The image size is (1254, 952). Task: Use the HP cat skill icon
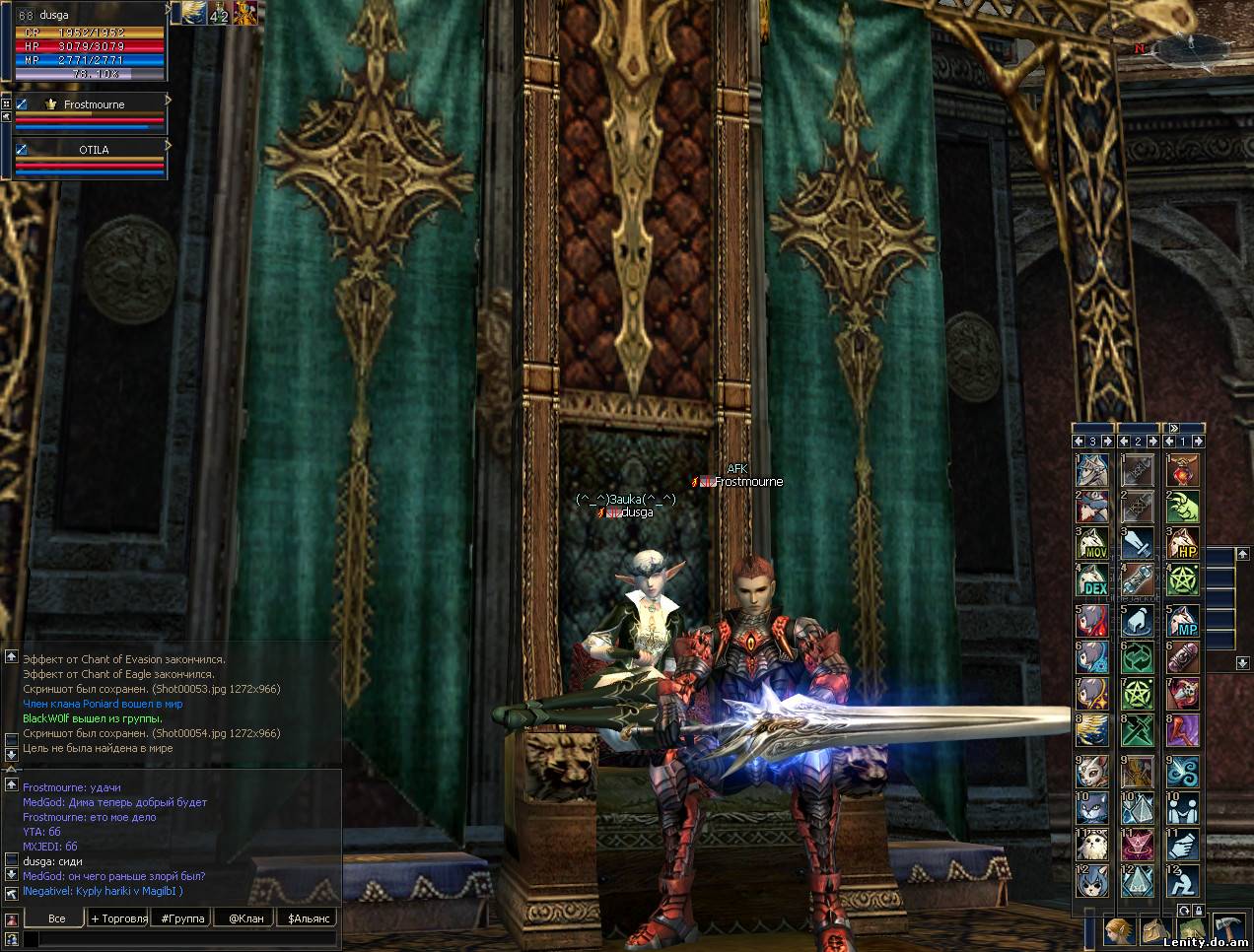[x=1183, y=543]
